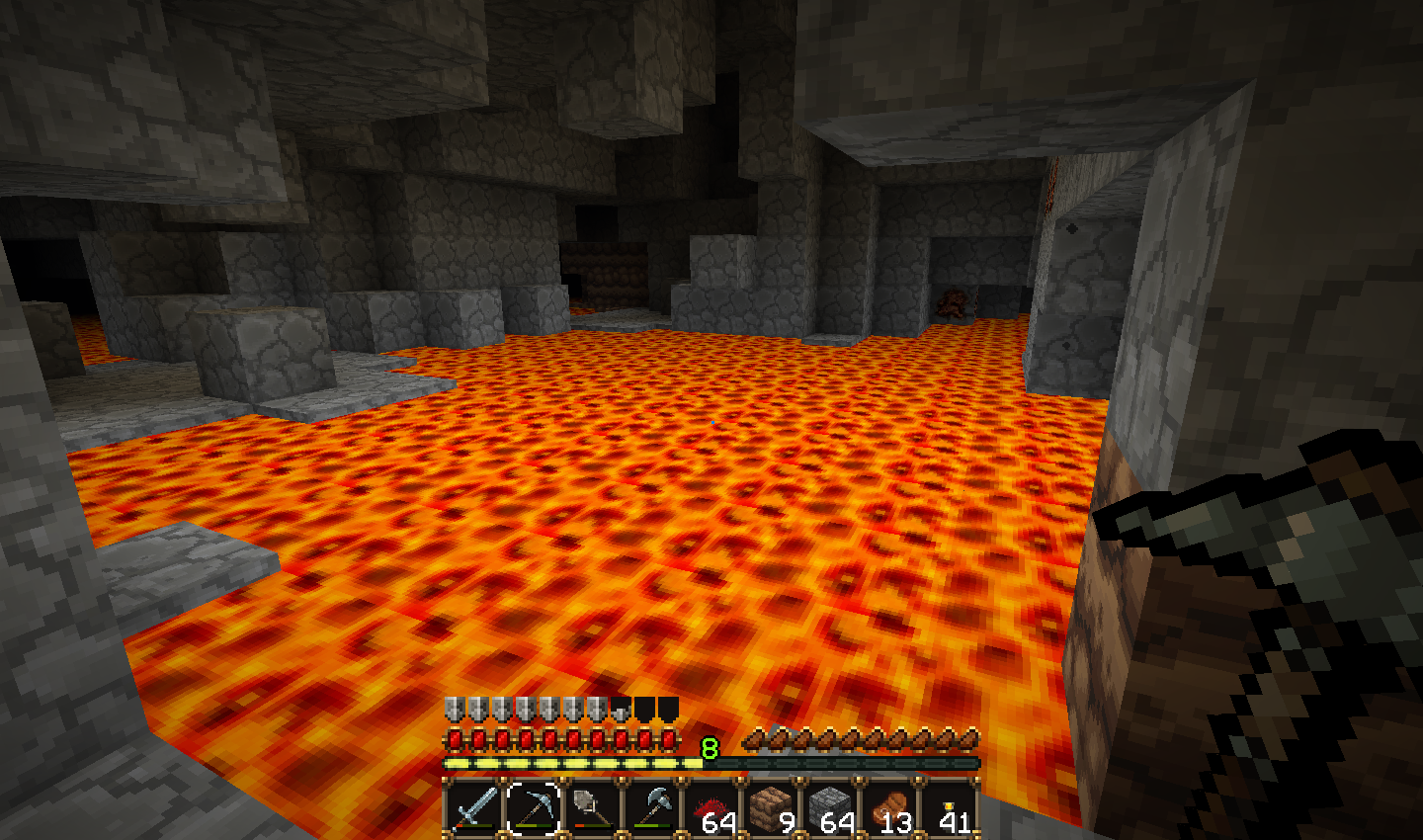Pick the dirt block stack of 9
Image resolution: width=1423 pixels, height=840 pixels.
[771, 807]
